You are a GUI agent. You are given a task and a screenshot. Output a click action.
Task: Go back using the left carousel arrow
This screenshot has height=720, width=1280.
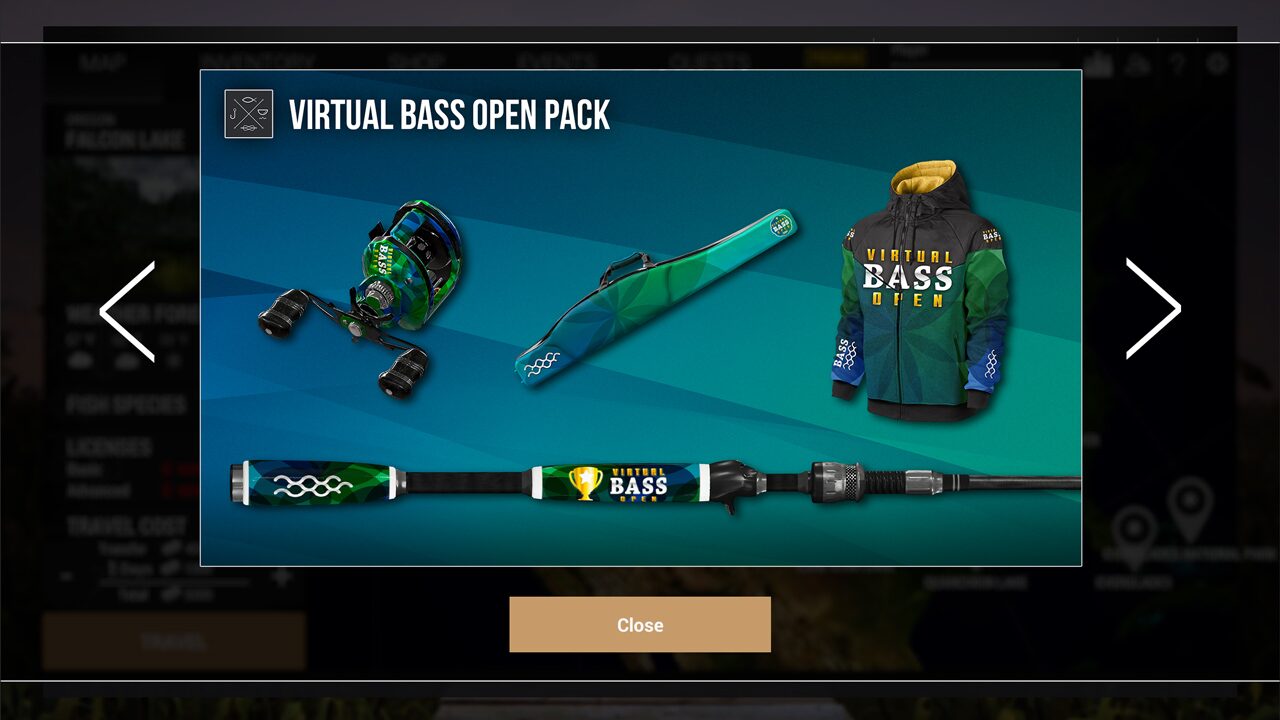(x=128, y=310)
